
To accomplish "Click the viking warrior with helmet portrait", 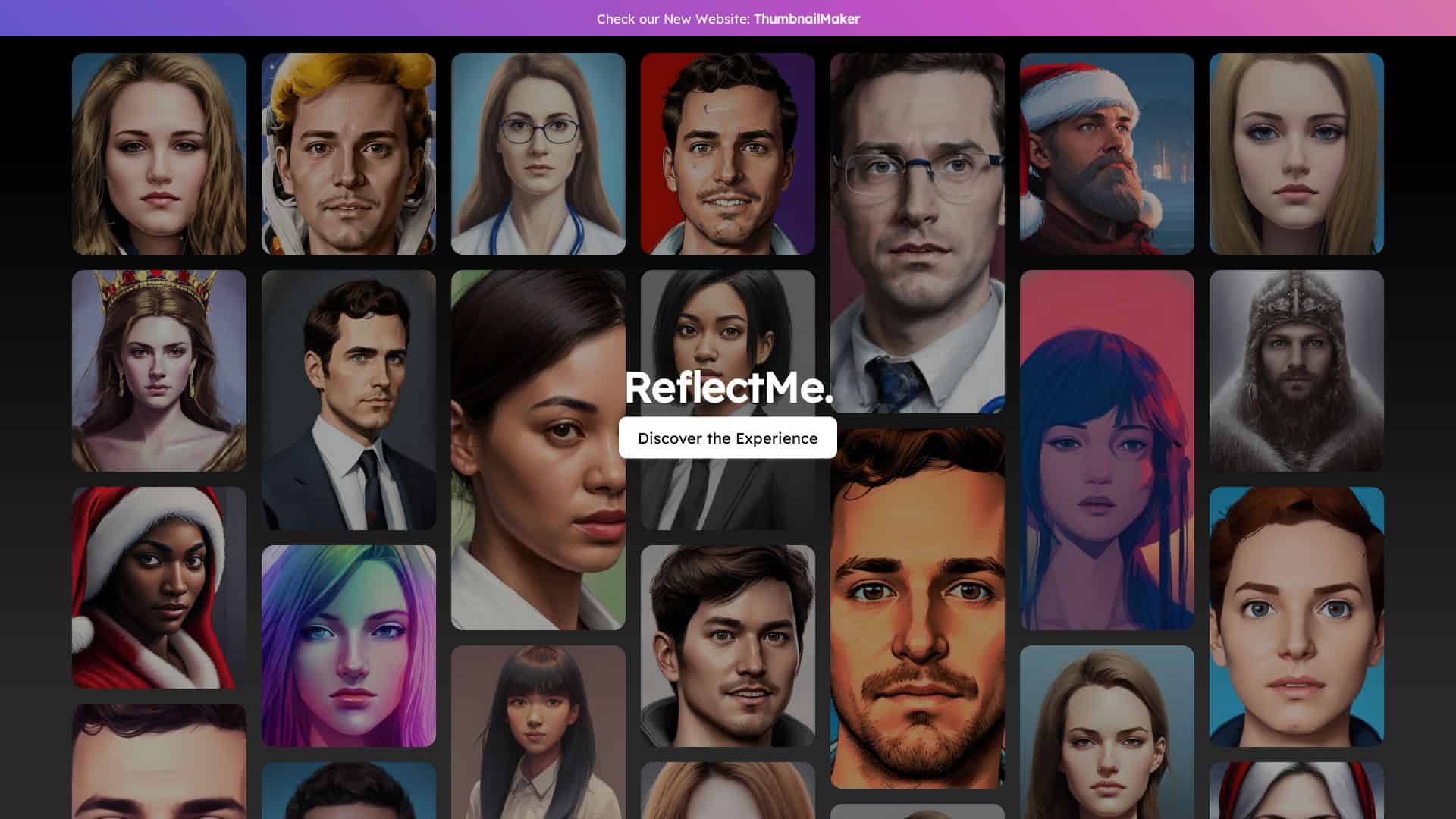I will (x=1296, y=372).
